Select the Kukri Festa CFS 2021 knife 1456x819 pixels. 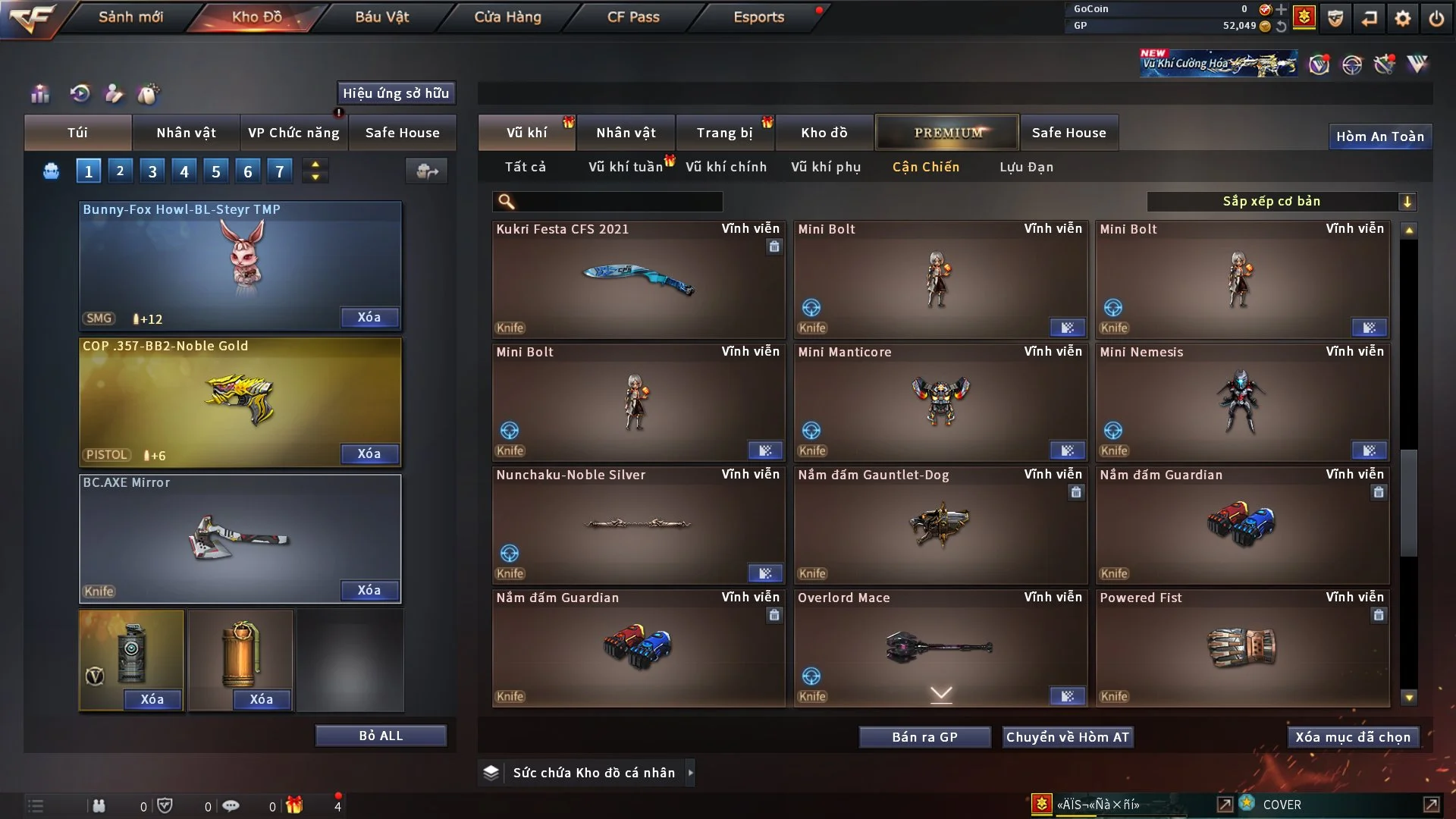click(639, 279)
